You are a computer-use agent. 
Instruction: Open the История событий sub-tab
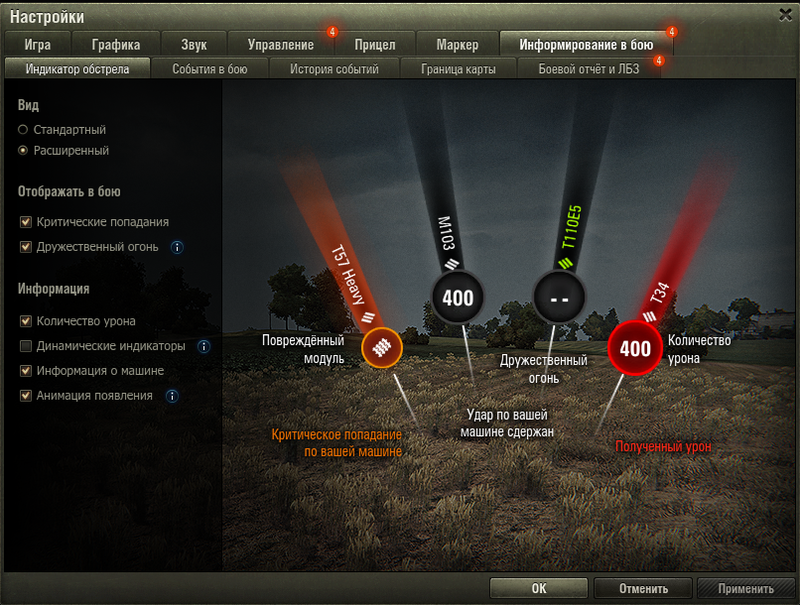tap(334, 69)
